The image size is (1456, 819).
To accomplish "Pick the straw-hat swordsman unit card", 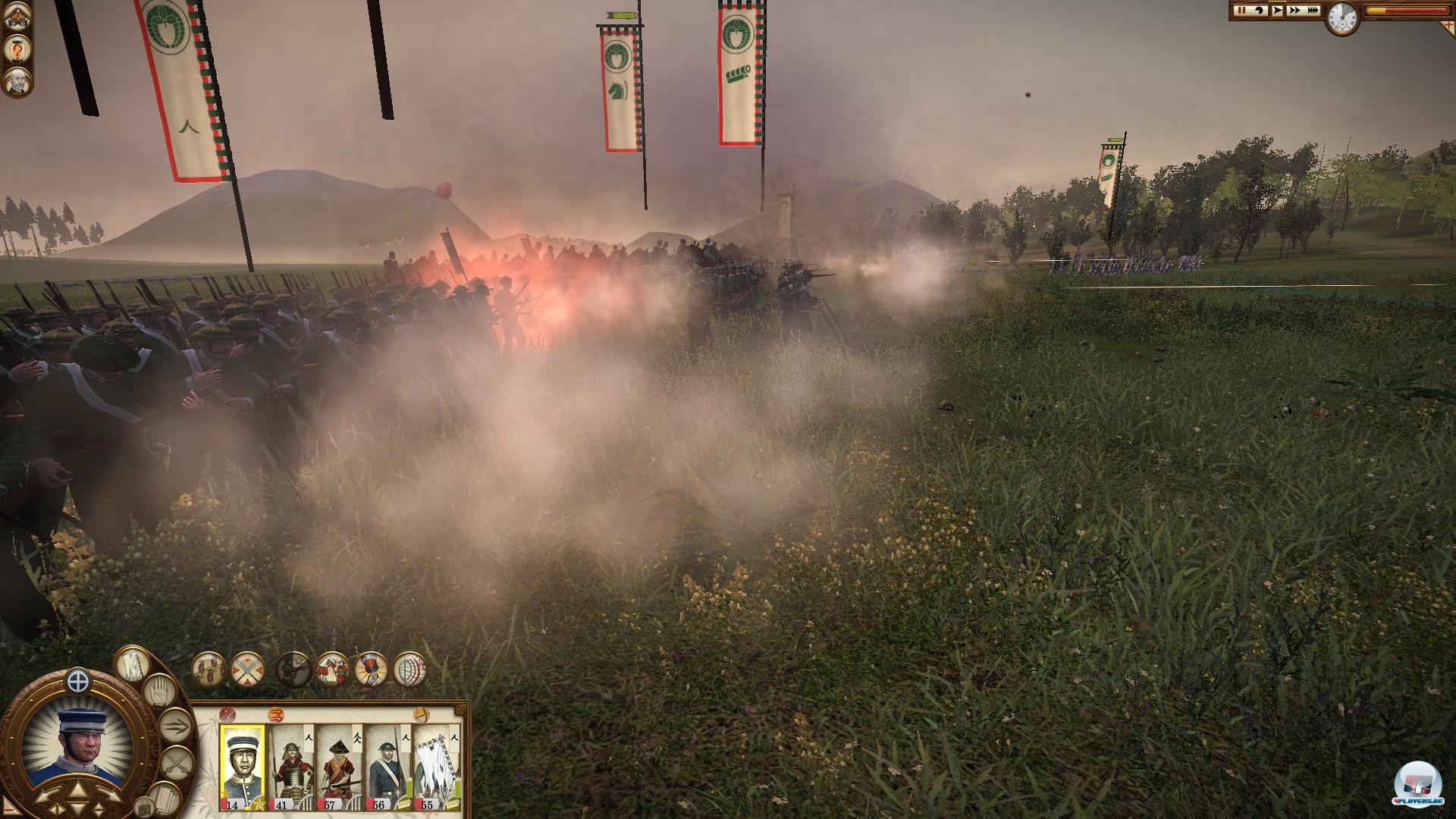I will [x=339, y=766].
